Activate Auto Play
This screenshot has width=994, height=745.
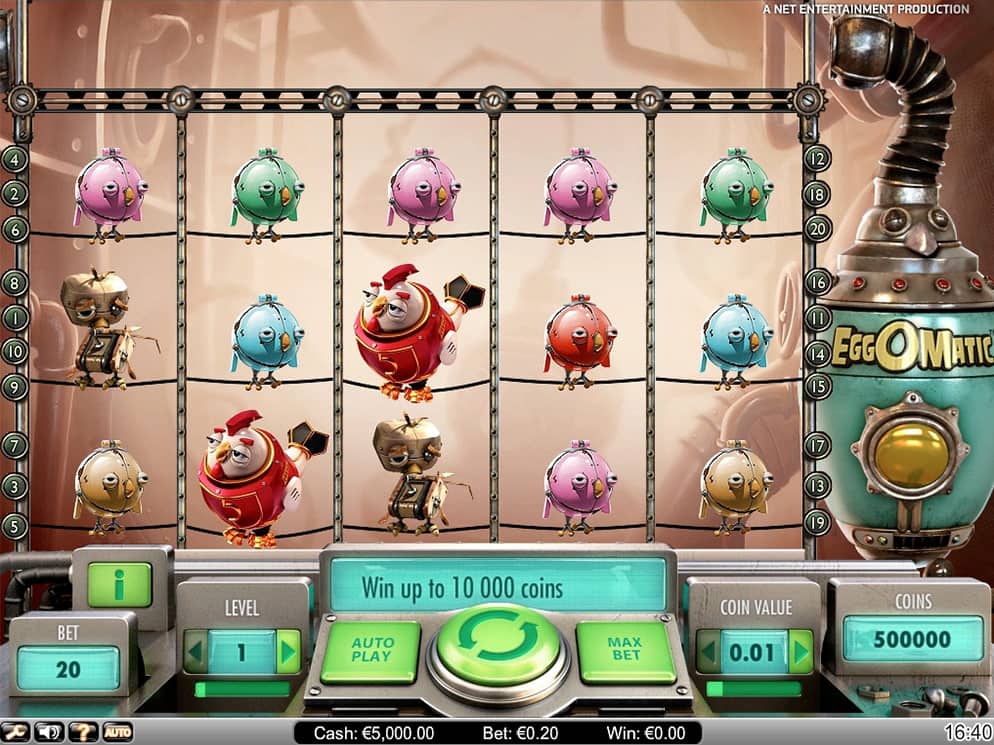371,651
